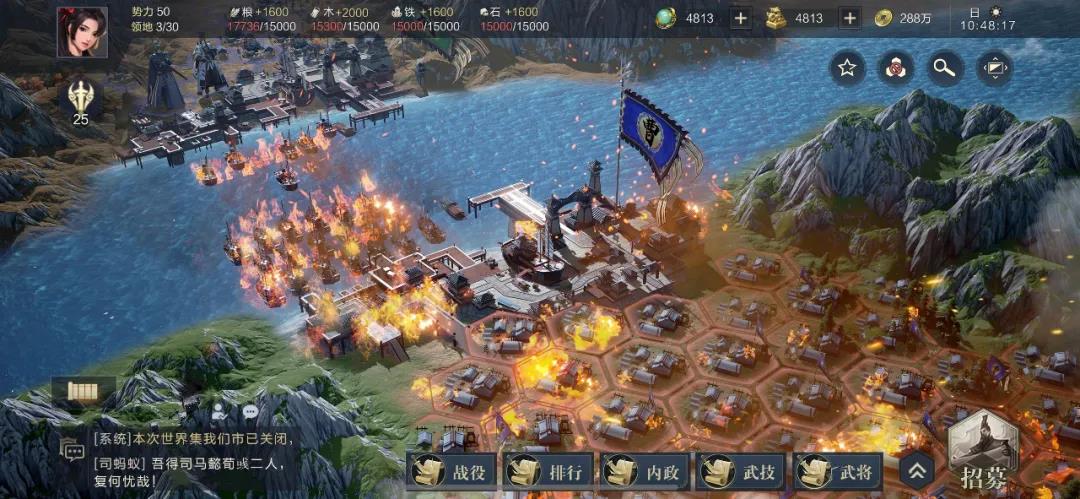Toggle the map view switch icon
The image size is (1080, 499).
tap(994, 68)
